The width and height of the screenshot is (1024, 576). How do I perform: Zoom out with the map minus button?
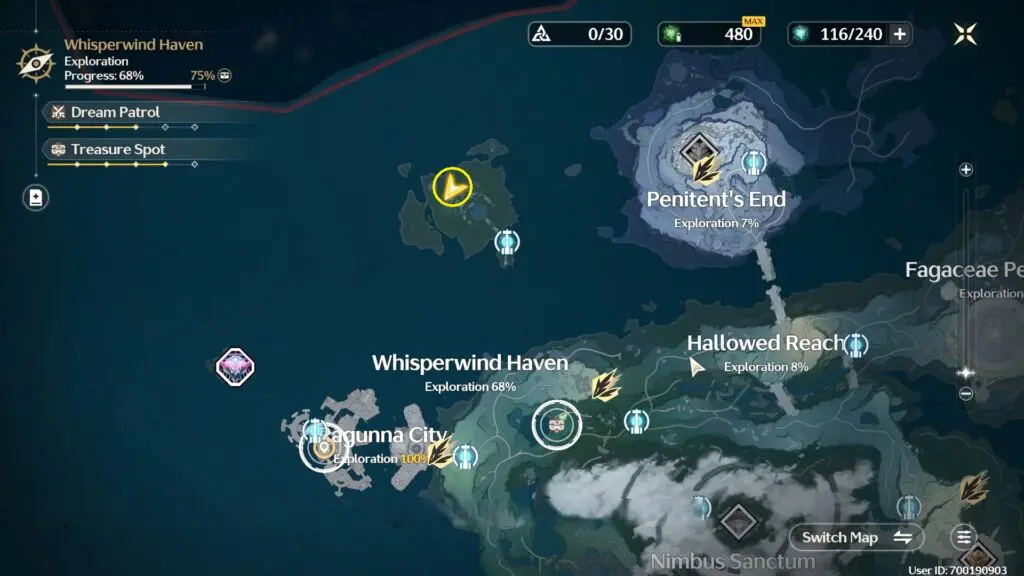pyautogui.click(x=966, y=394)
